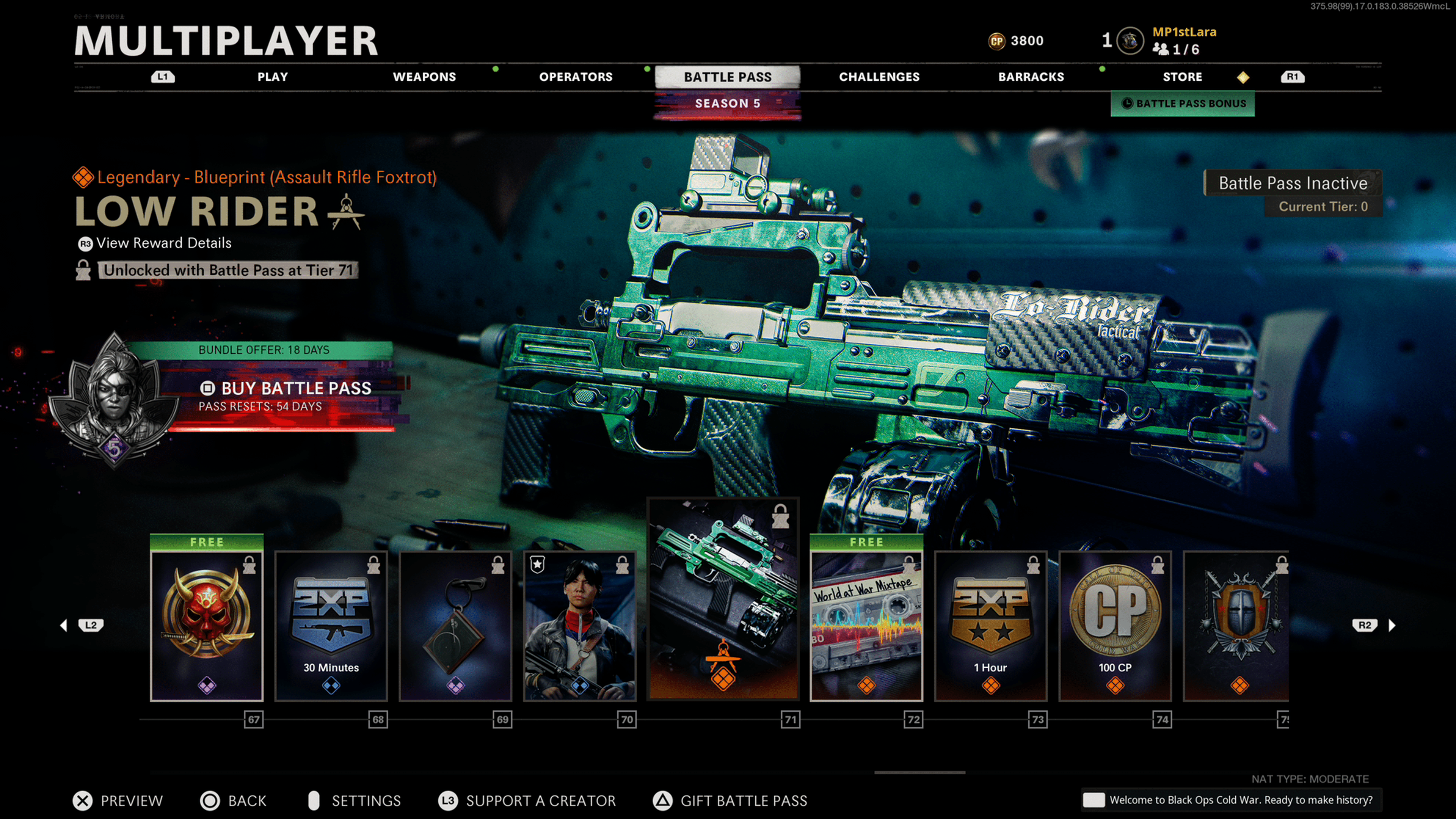
Task: Pick the tier 70 operator skin reward
Action: tap(580, 626)
